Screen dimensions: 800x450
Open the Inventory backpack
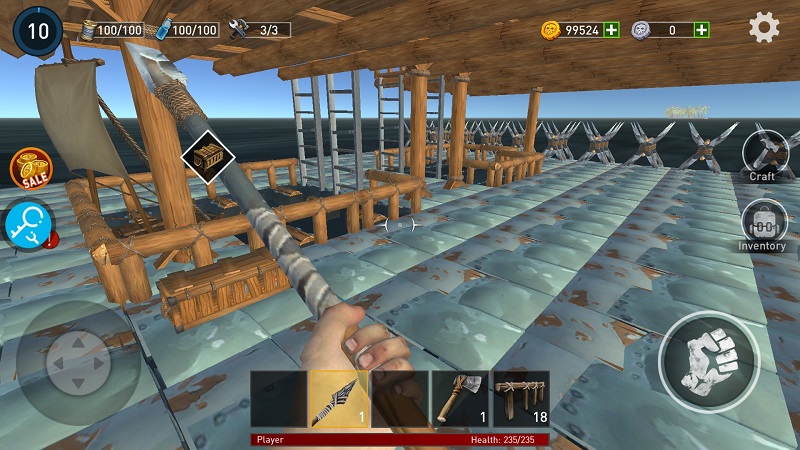pos(762,226)
